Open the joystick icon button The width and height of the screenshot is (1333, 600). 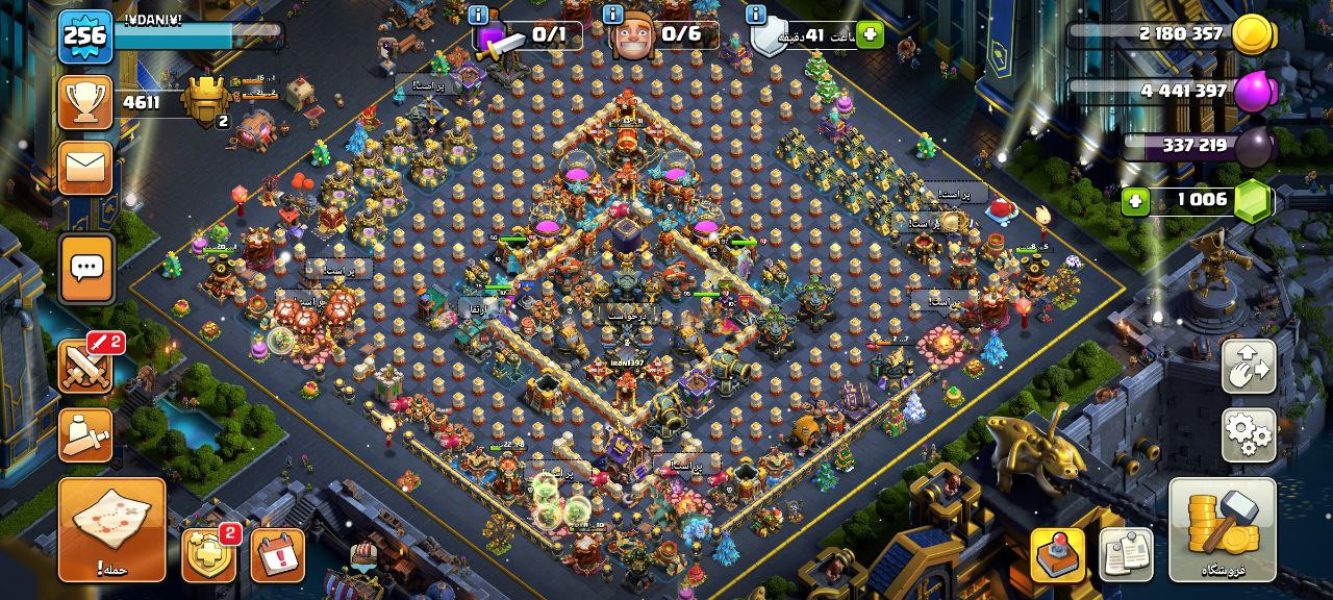[1058, 555]
